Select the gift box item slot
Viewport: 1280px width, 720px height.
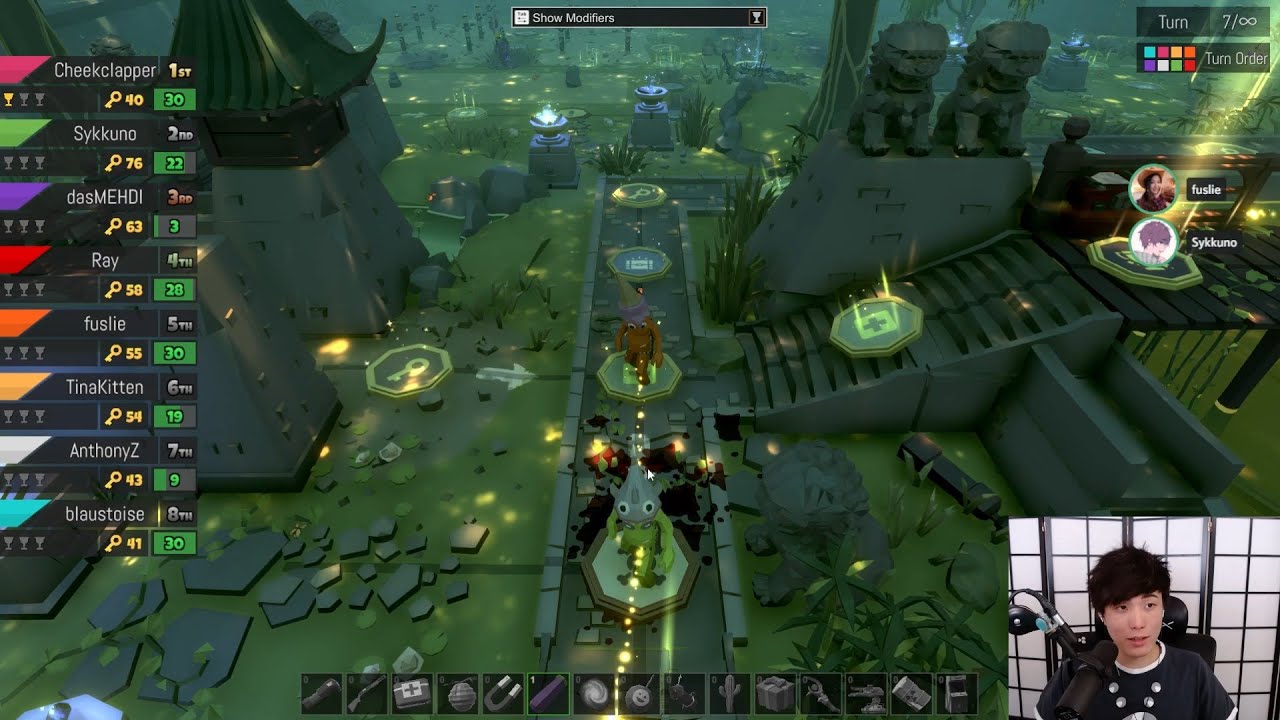tap(775, 693)
